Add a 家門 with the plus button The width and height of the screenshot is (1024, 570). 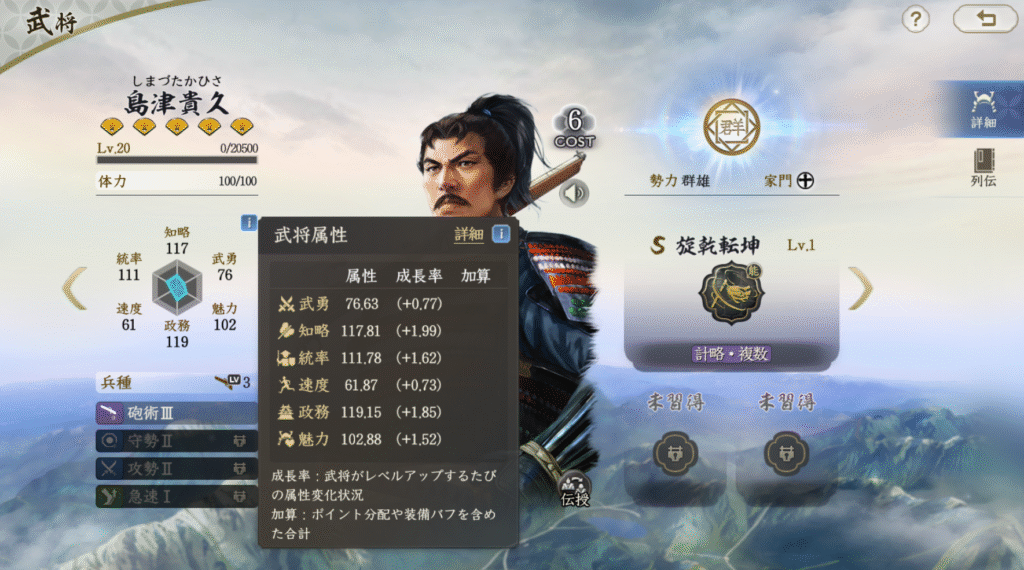pyautogui.click(x=805, y=181)
